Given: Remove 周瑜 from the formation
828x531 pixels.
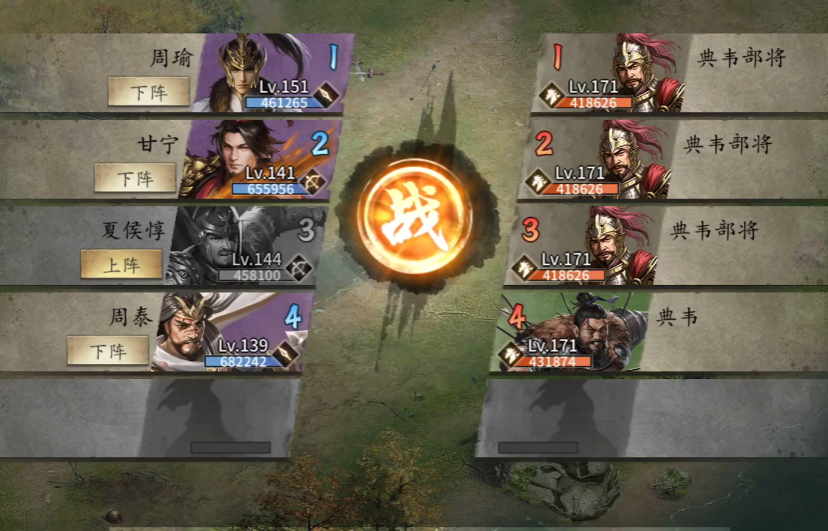Looking at the screenshot, I should [149, 92].
